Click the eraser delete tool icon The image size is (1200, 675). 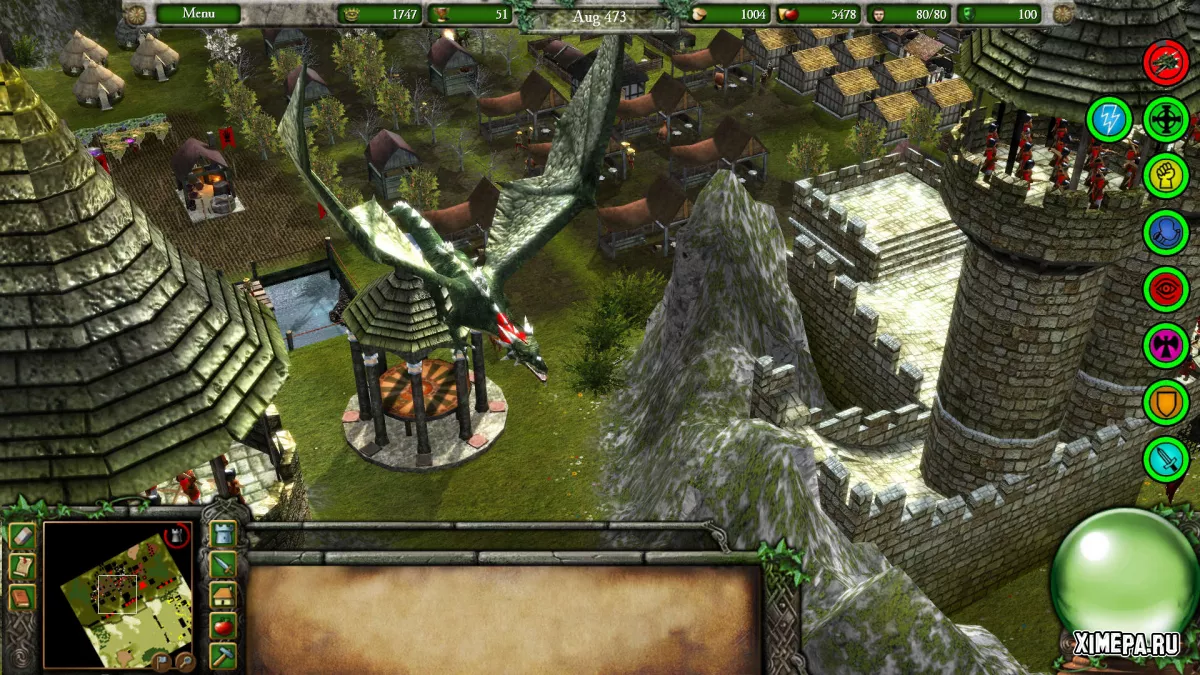click(x=22, y=536)
